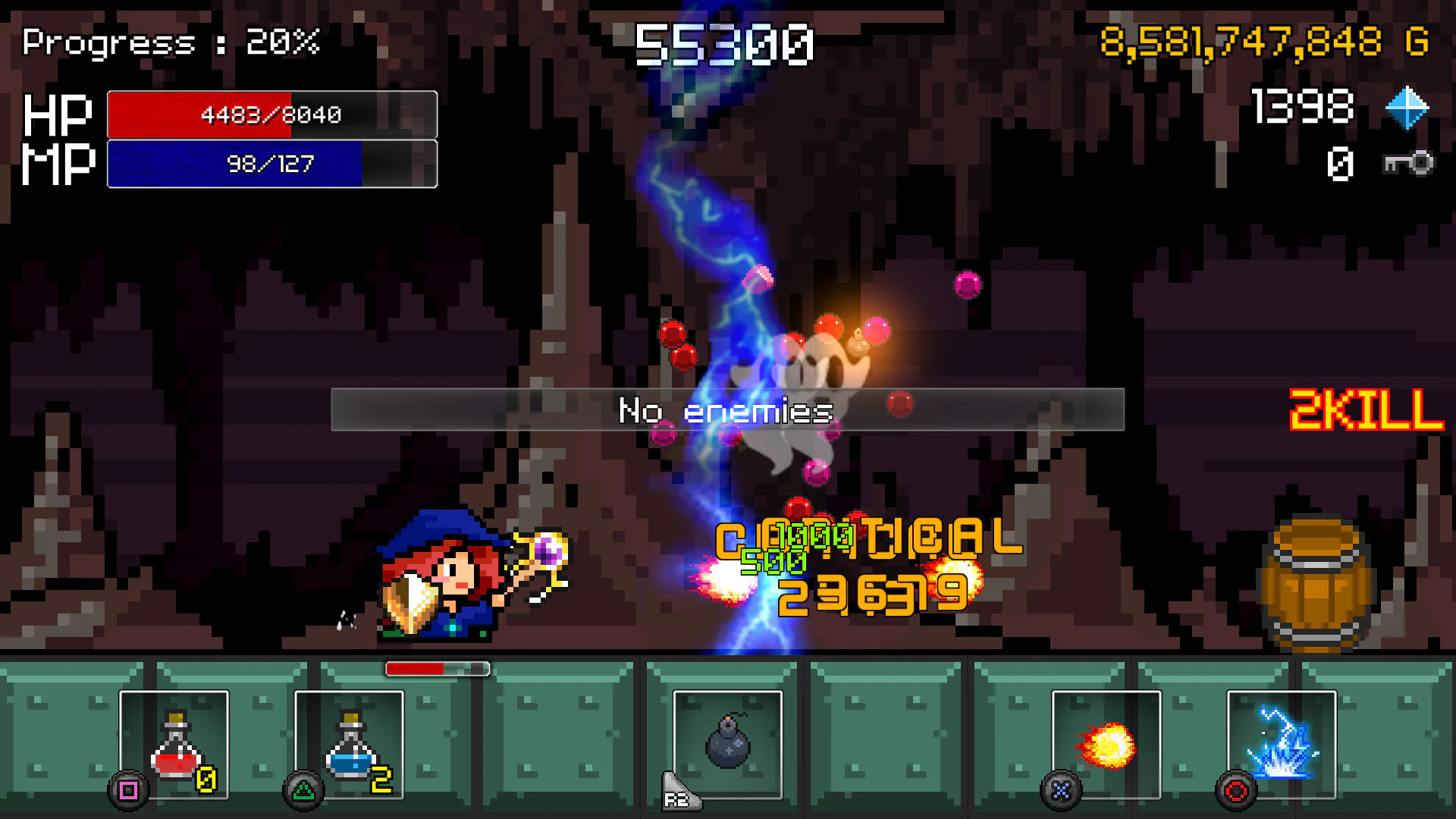Click the Progress 20% label

[171, 43]
